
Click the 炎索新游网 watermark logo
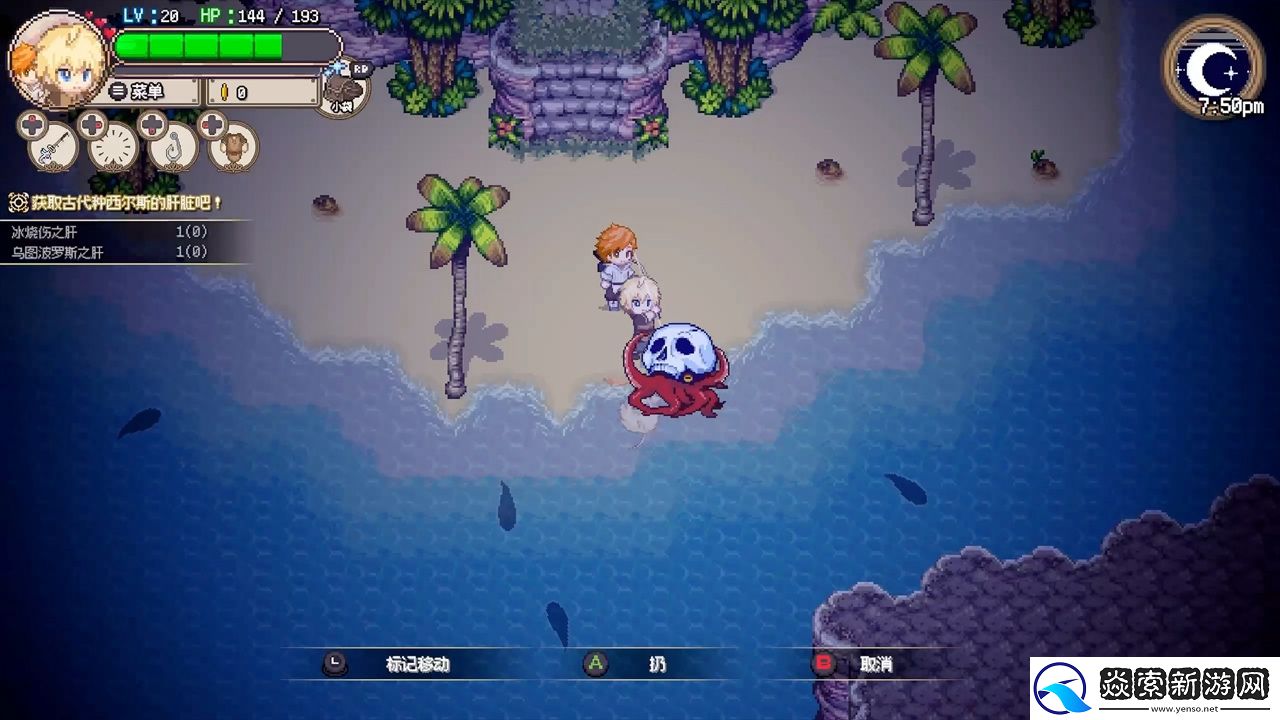coord(1154,688)
